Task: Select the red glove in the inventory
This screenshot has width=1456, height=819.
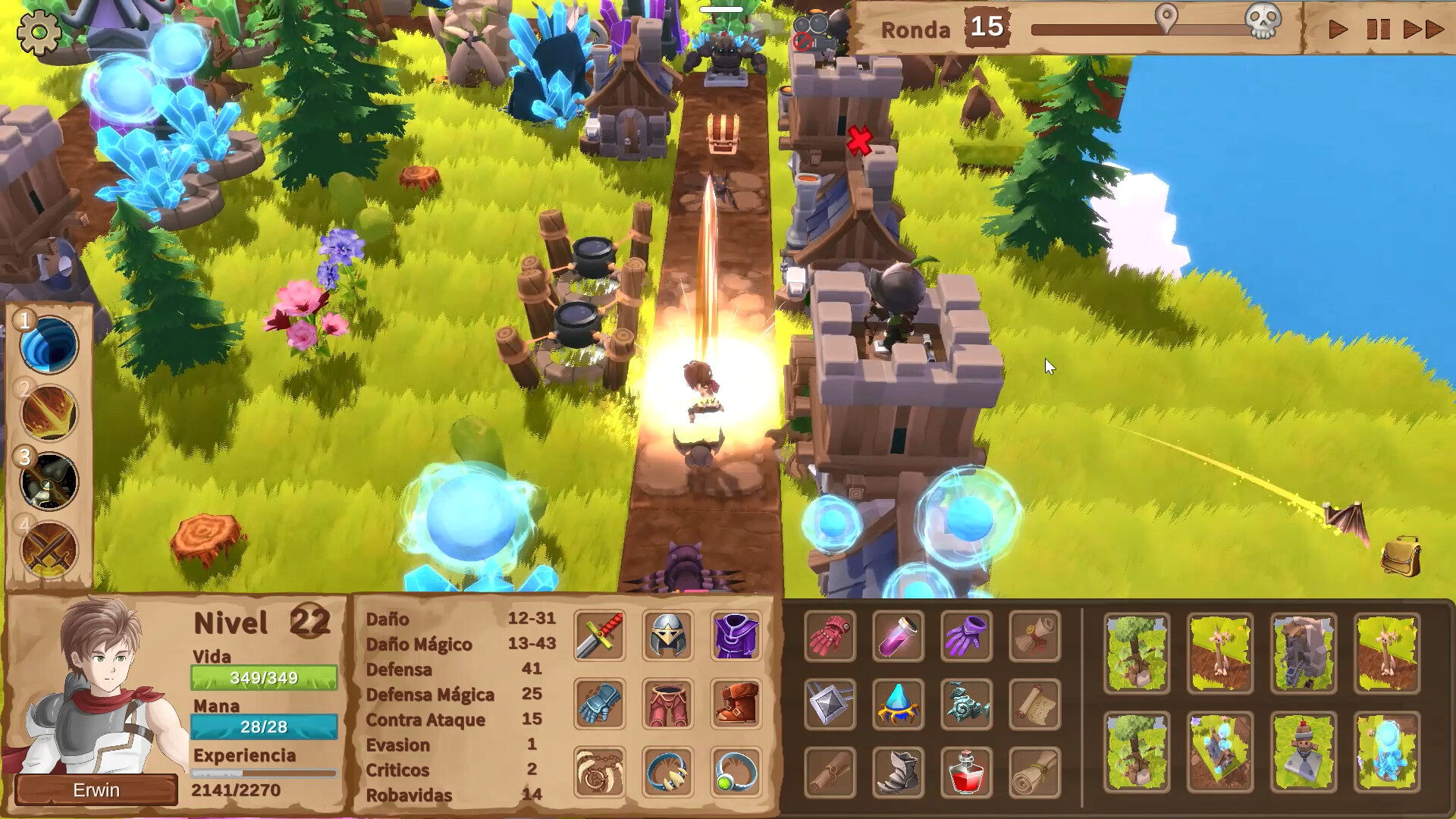Action: click(831, 635)
